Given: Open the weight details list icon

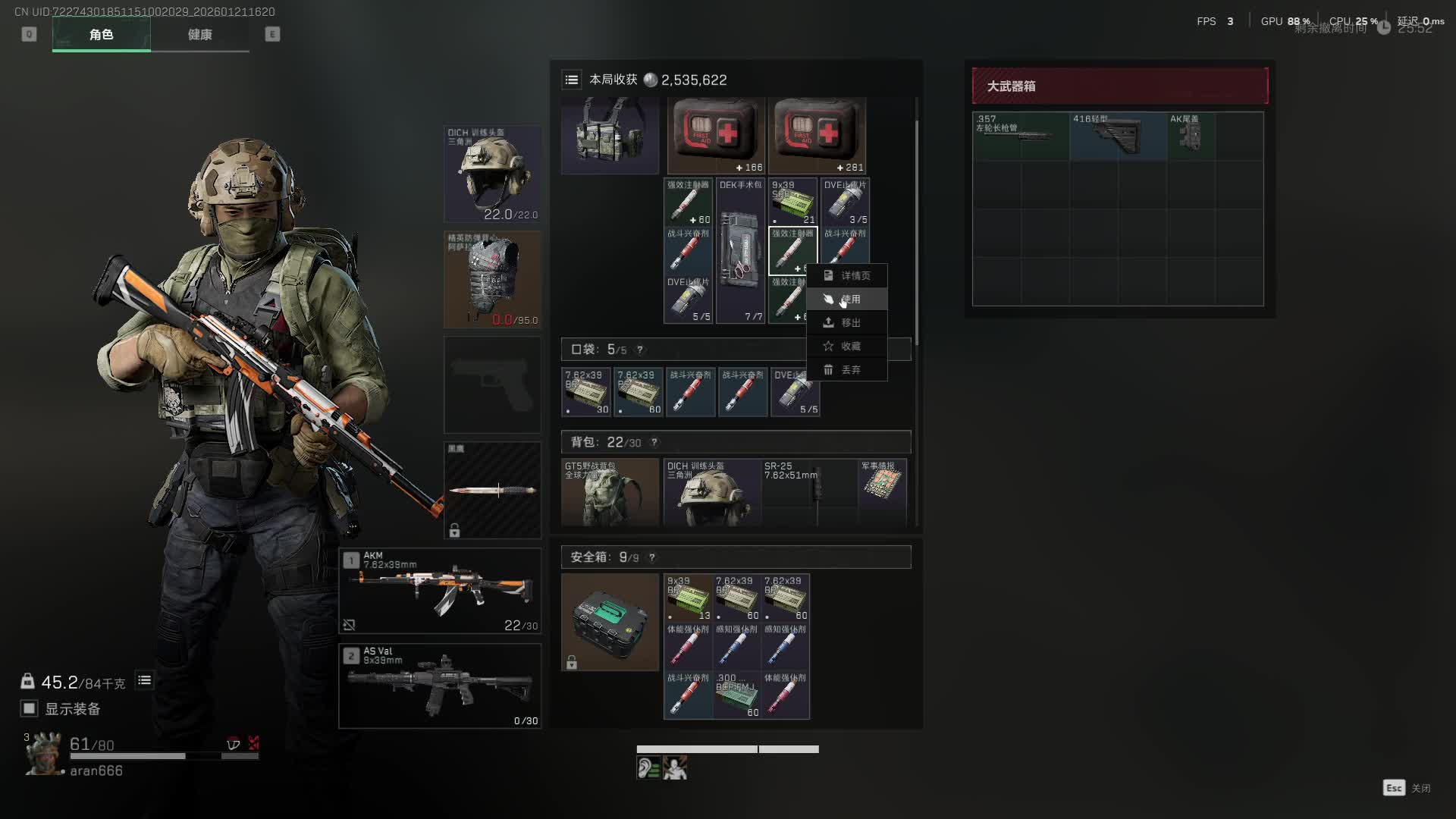Looking at the screenshot, I should [144, 681].
